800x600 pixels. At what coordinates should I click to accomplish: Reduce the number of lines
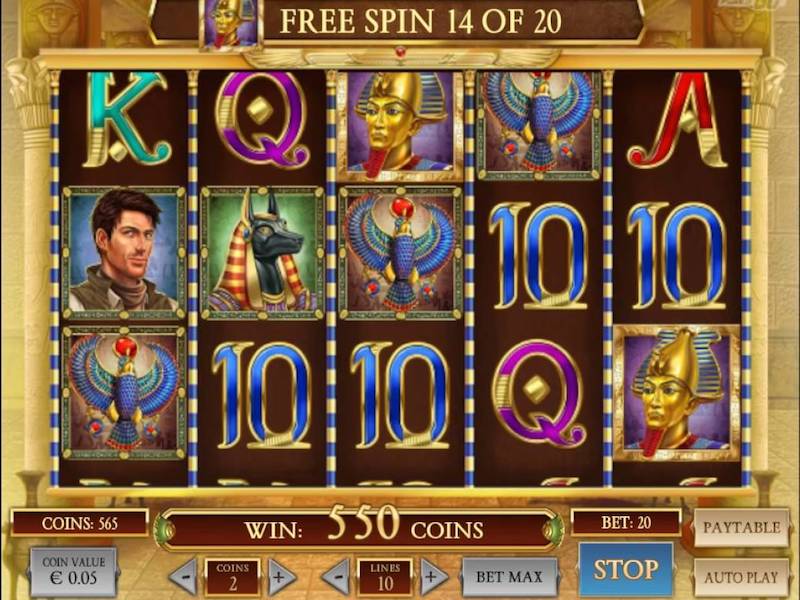(x=335, y=576)
